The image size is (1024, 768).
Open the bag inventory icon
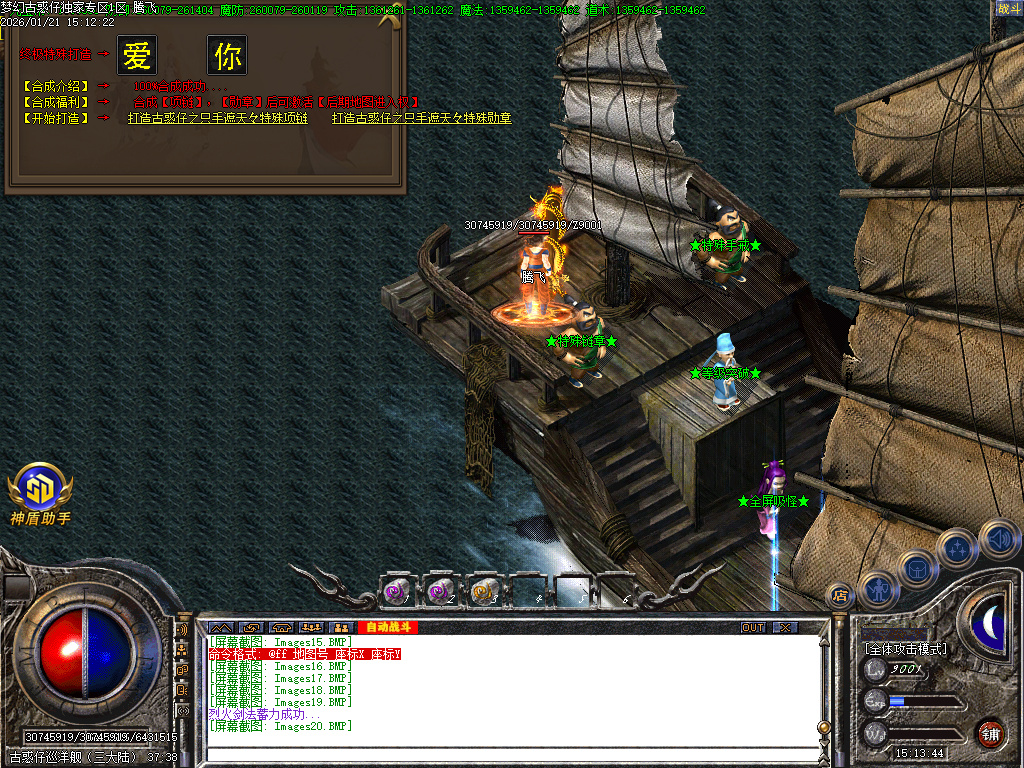tap(918, 569)
